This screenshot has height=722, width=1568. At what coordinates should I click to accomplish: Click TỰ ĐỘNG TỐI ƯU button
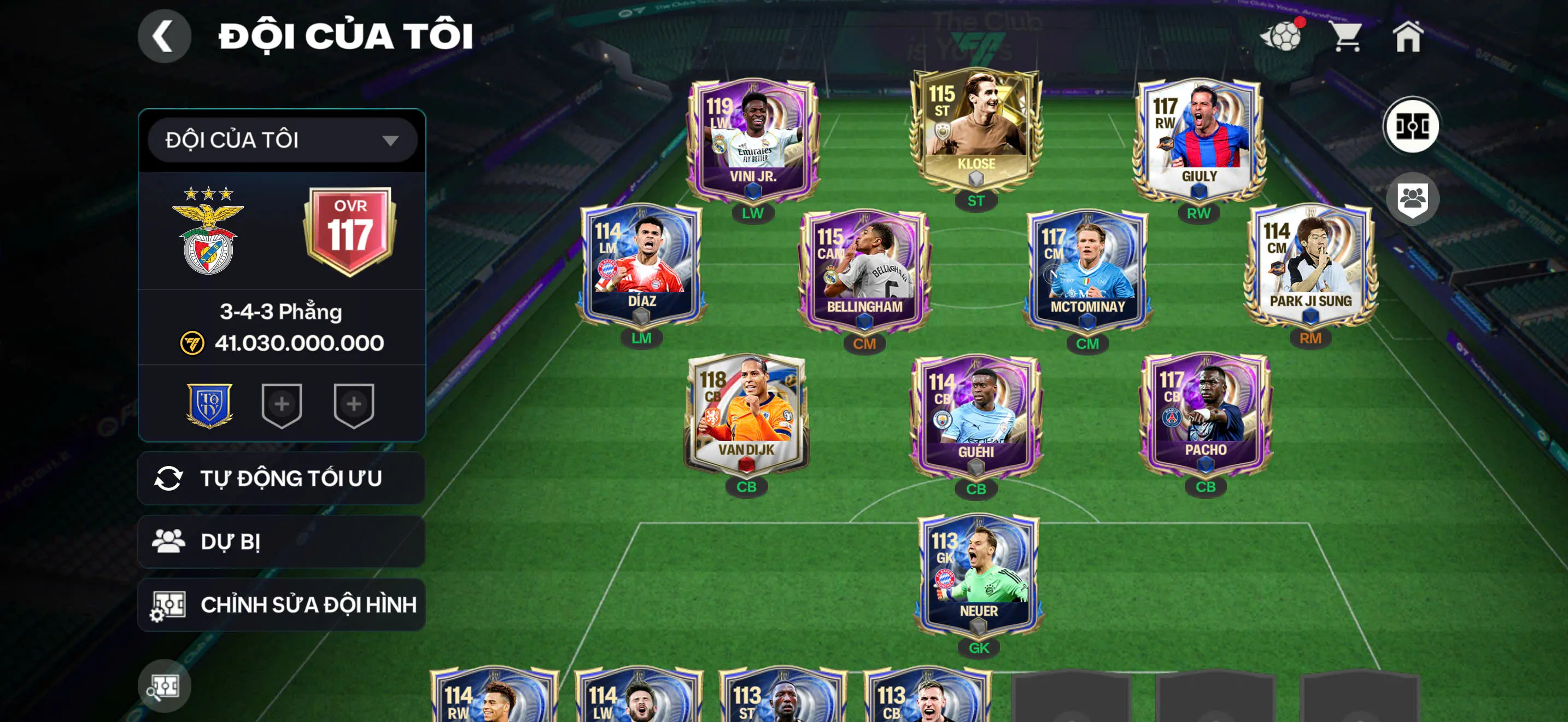coord(282,479)
